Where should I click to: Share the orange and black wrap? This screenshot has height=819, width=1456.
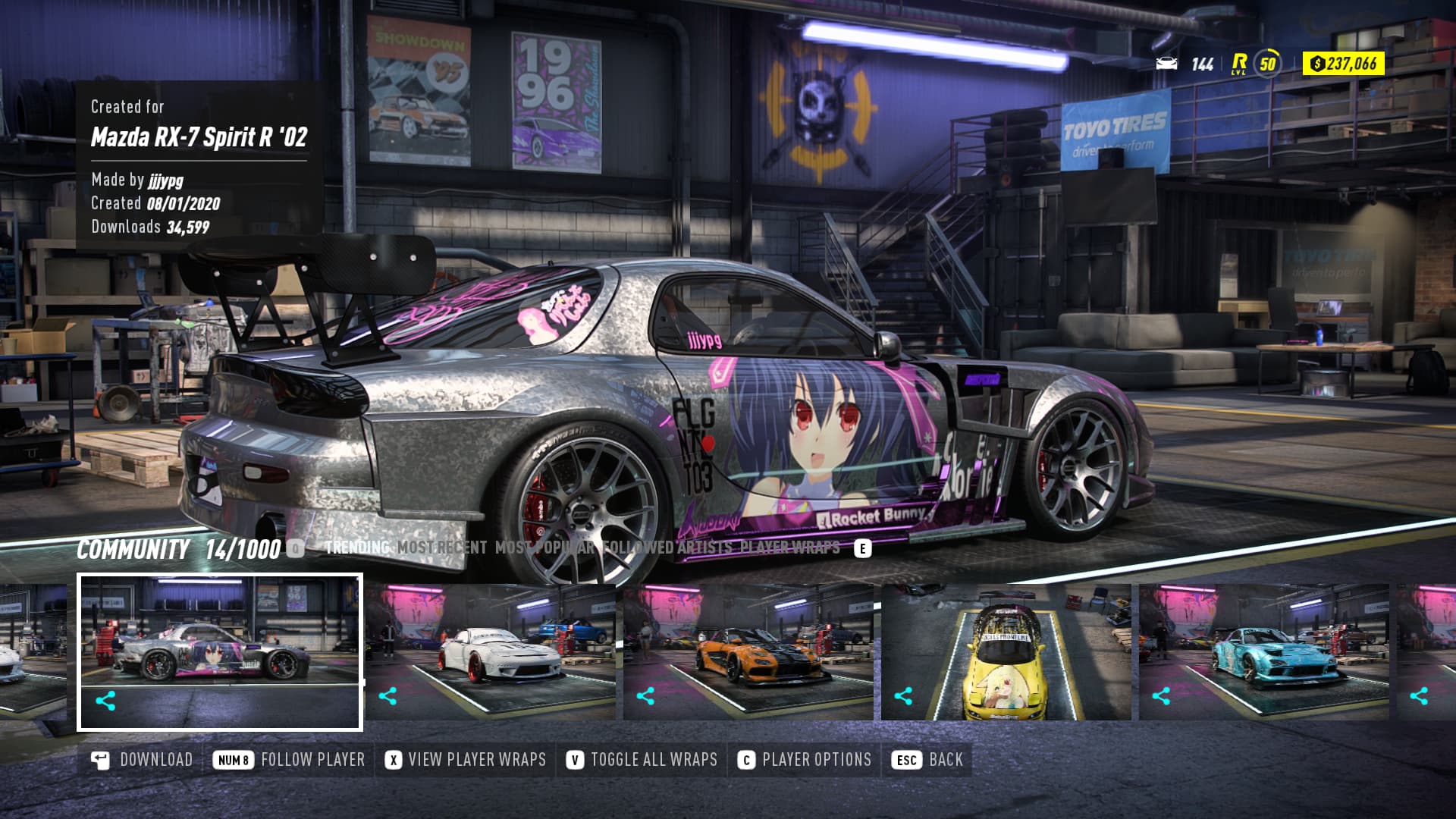(645, 696)
